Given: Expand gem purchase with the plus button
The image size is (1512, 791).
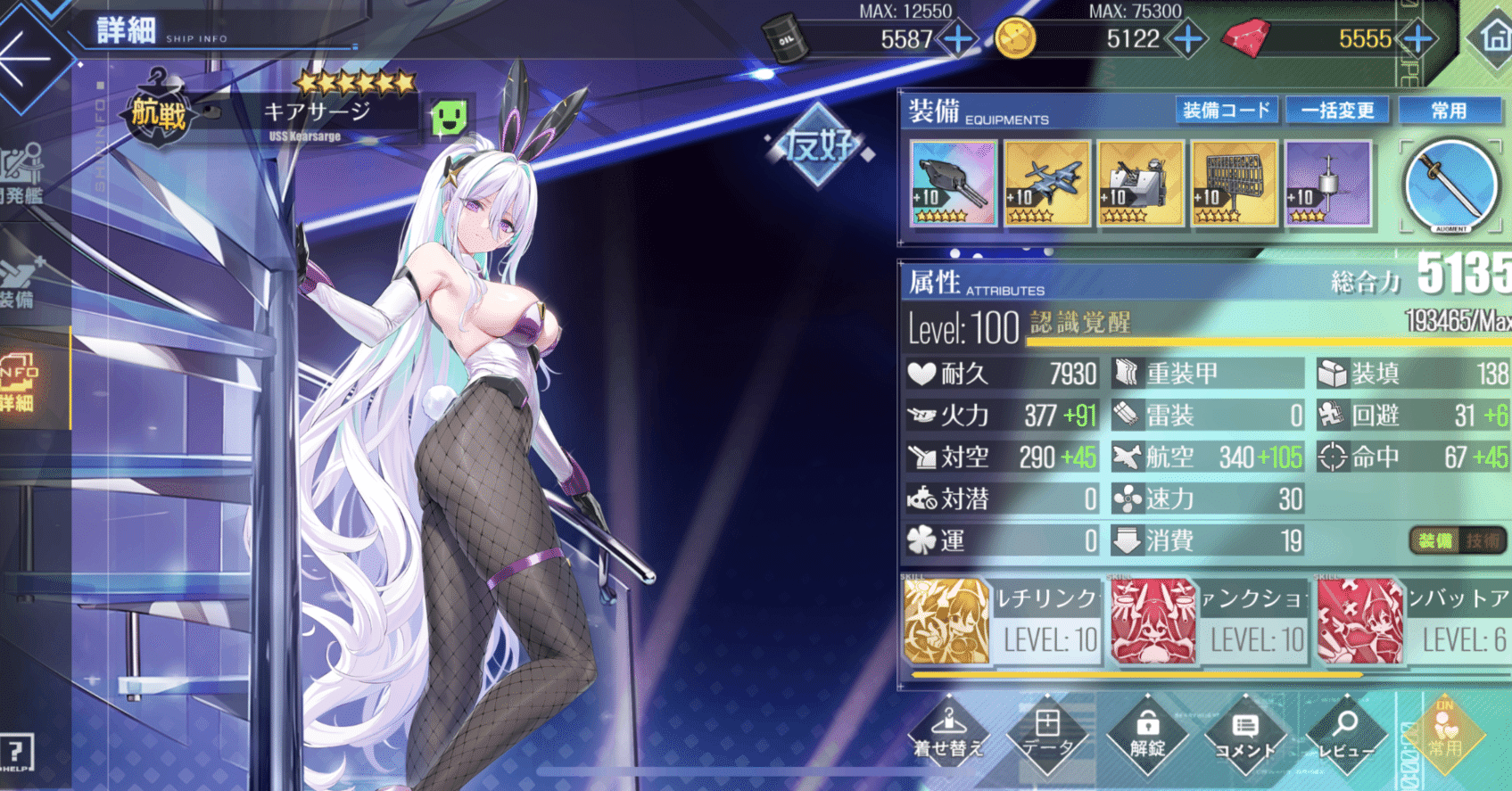Looking at the screenshot, I should 1417,38.
